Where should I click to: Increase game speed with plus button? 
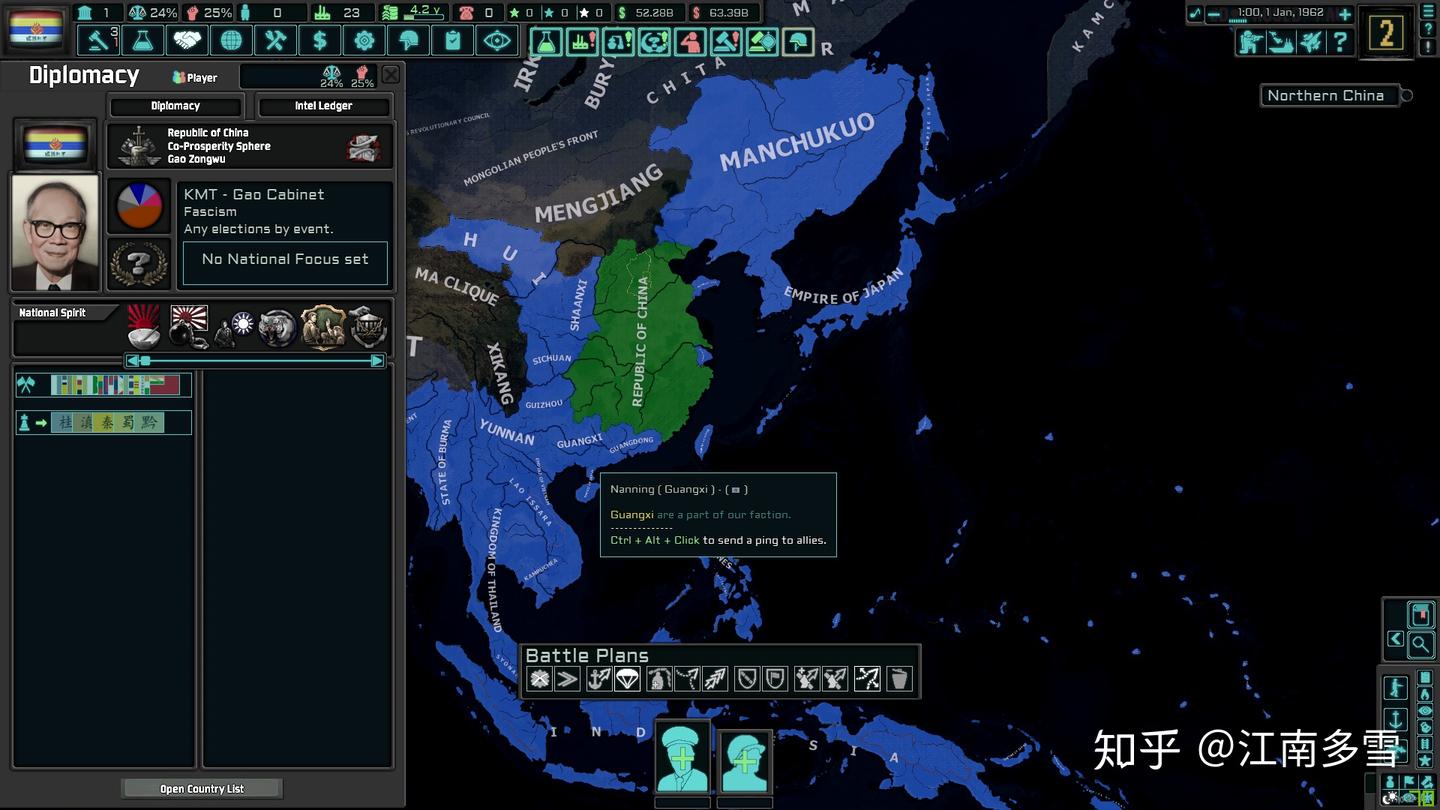point(1345,14)
